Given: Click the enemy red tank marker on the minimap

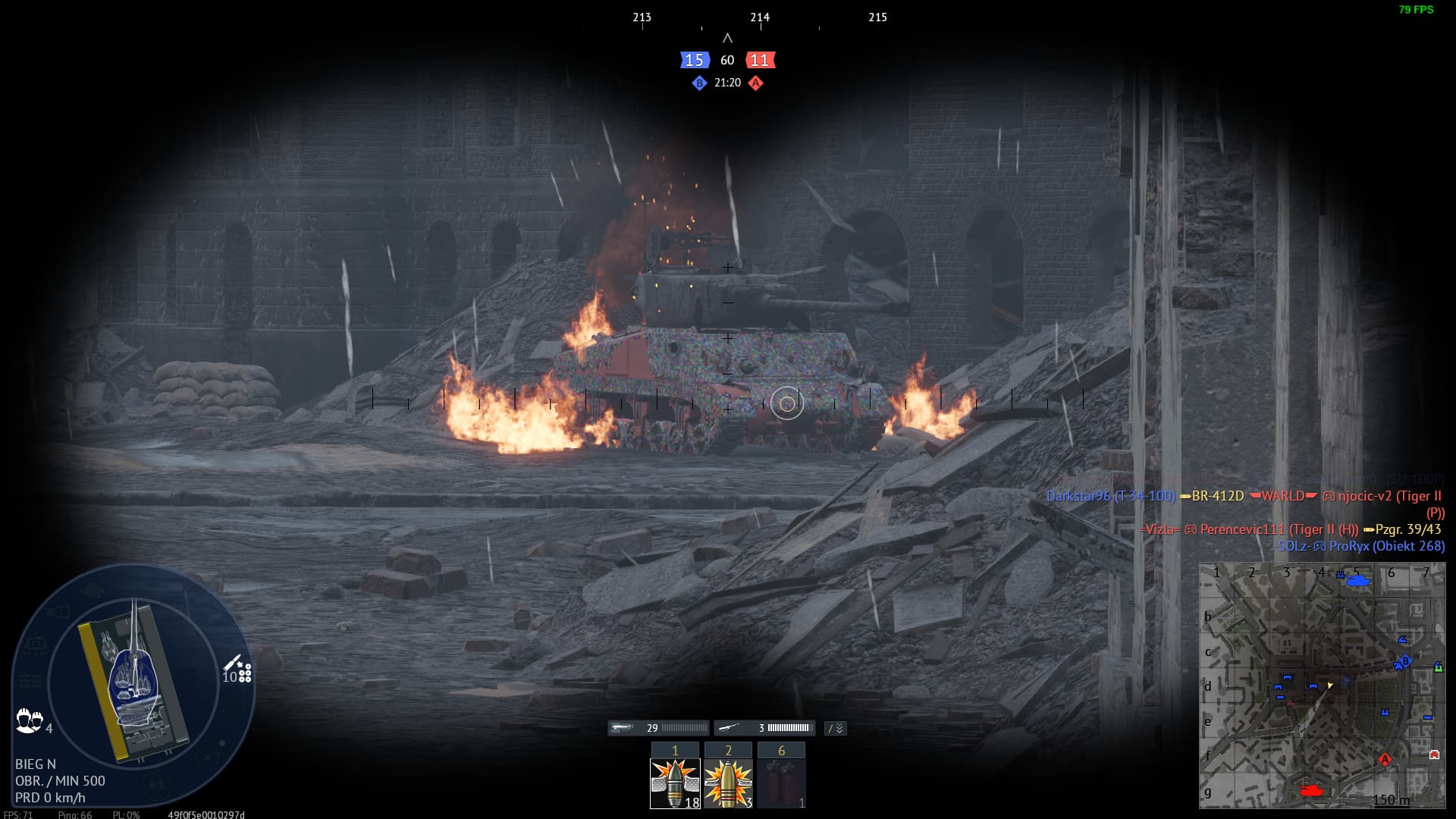Looking at the screenshot, I should point(1312,790).
